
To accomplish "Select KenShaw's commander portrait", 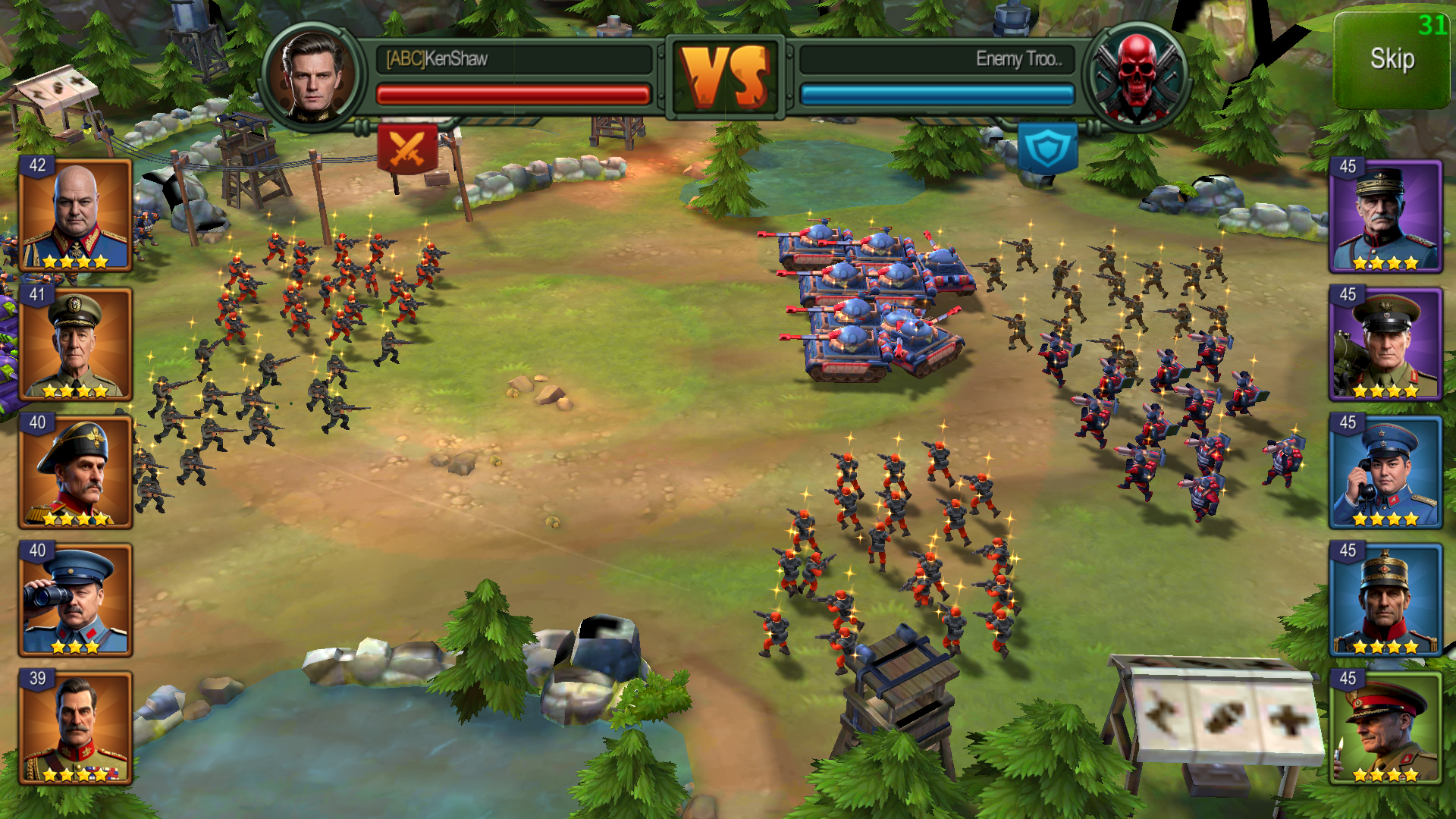I will pos(312,76).
